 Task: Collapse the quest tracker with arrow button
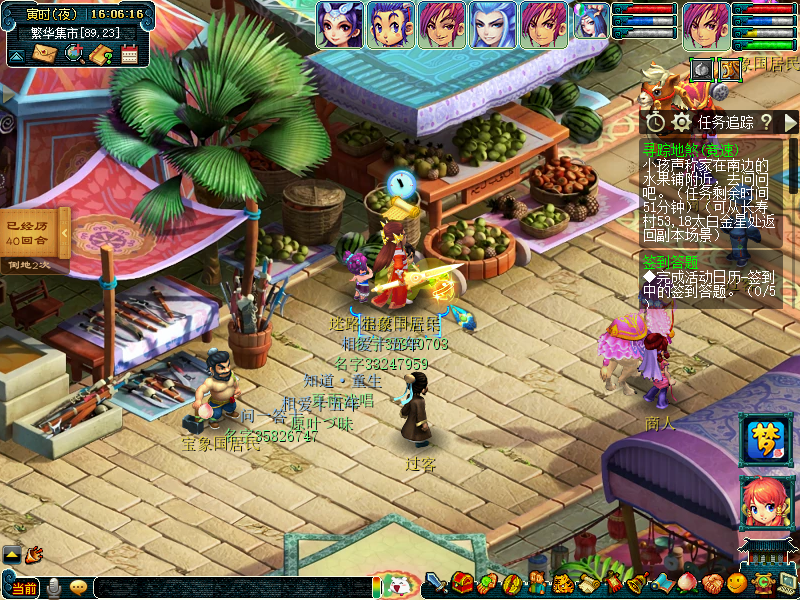[x=790, y=122]
